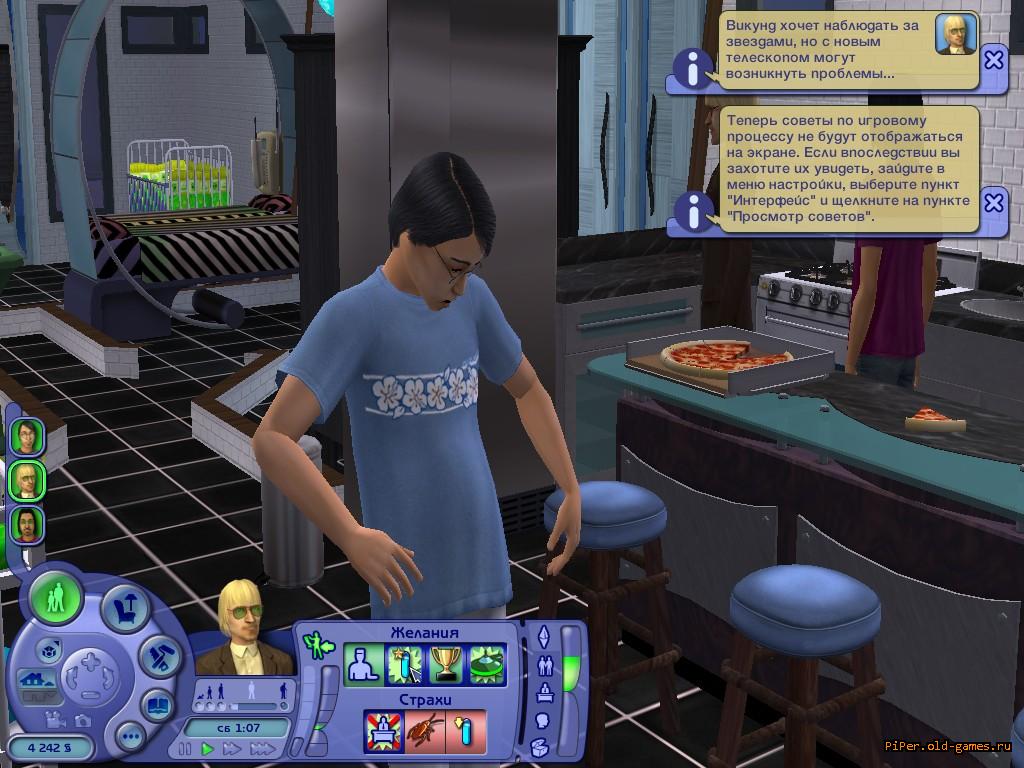This screenshot has height=768, width=1024.
Task: Open the career panel with desk icon
Action: pyautogui.click(x=544, y=692)
